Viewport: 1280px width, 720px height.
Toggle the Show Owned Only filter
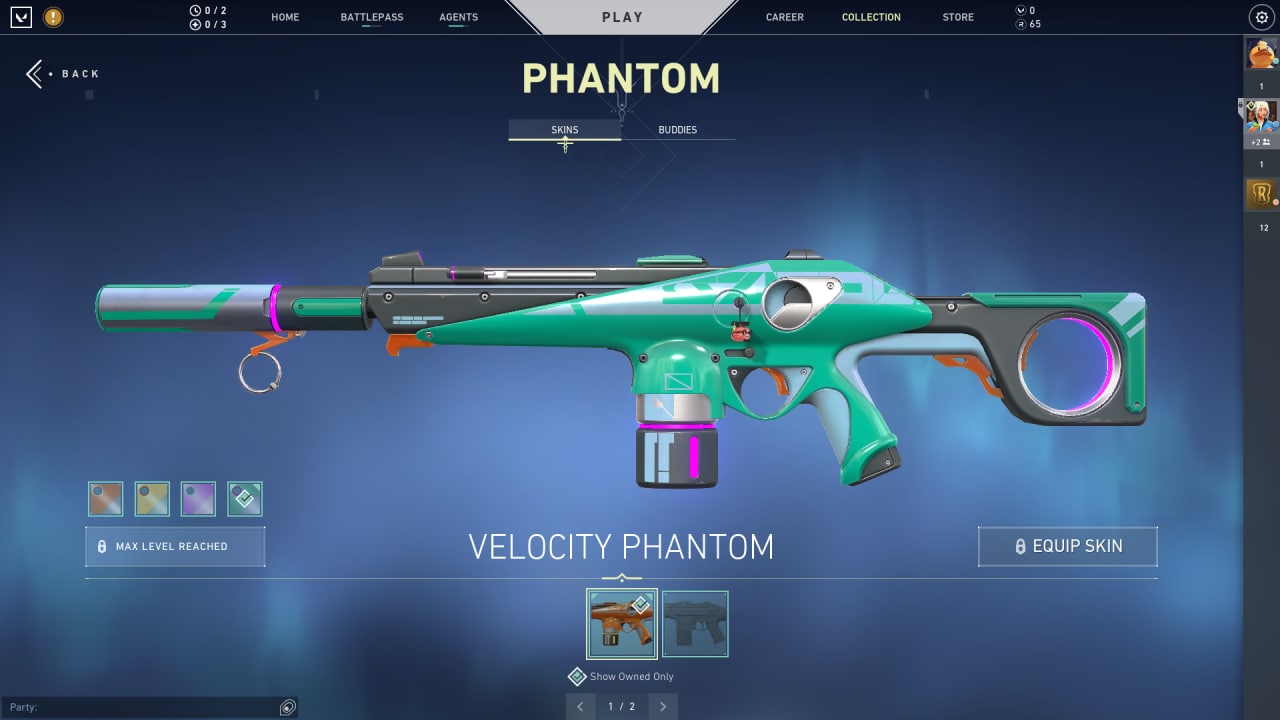(x=577, y=677)
